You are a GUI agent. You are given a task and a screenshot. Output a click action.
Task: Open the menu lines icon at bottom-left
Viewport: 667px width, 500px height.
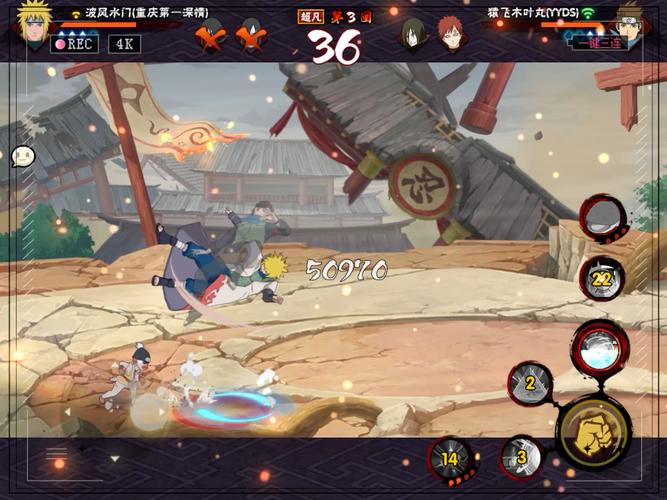57,453
